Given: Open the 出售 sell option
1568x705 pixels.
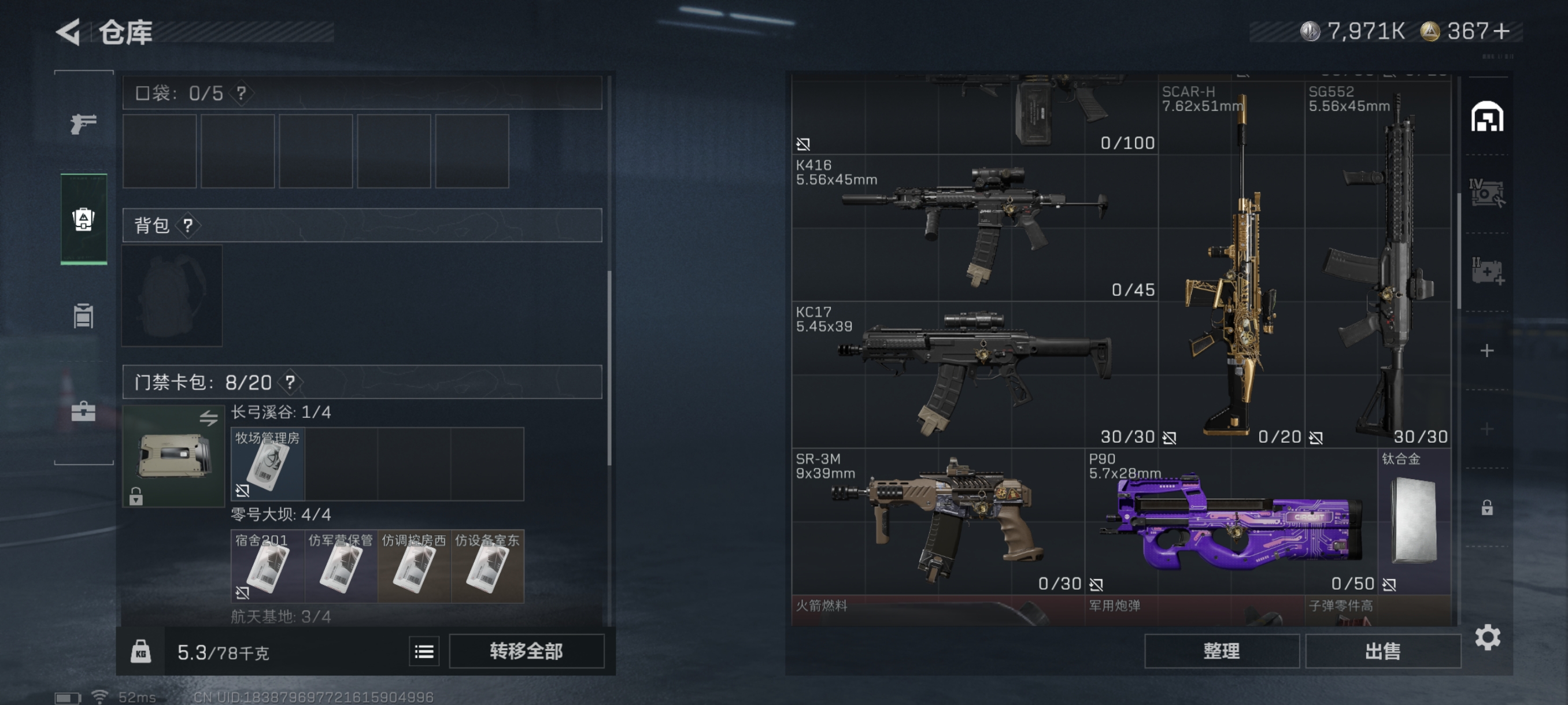Looking at the screenshot, I should (x=1382, y=651).
